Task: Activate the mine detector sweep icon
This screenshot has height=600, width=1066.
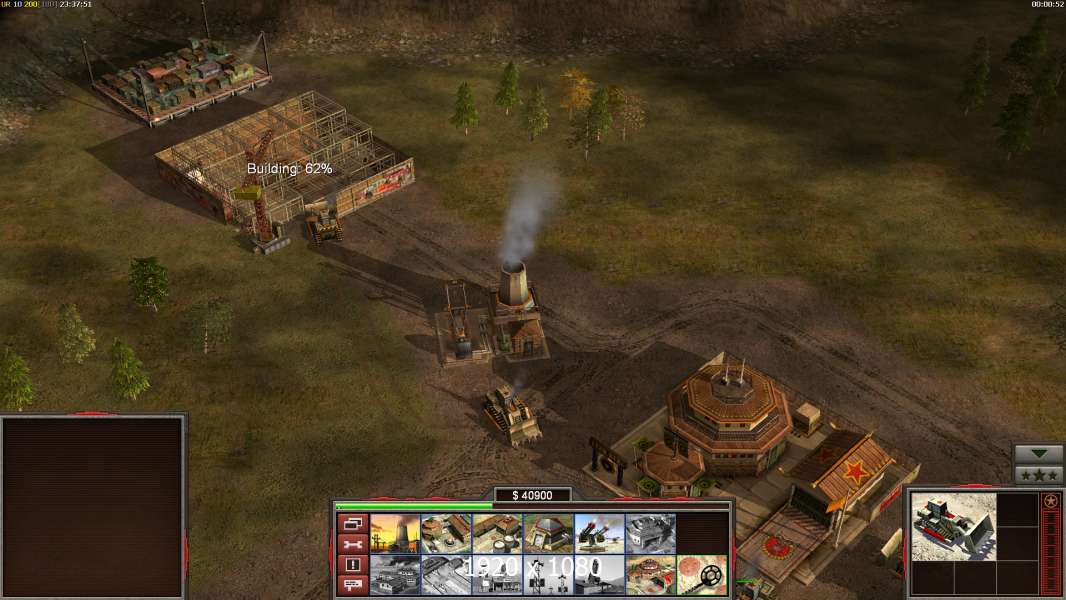Action: (701, 575)
